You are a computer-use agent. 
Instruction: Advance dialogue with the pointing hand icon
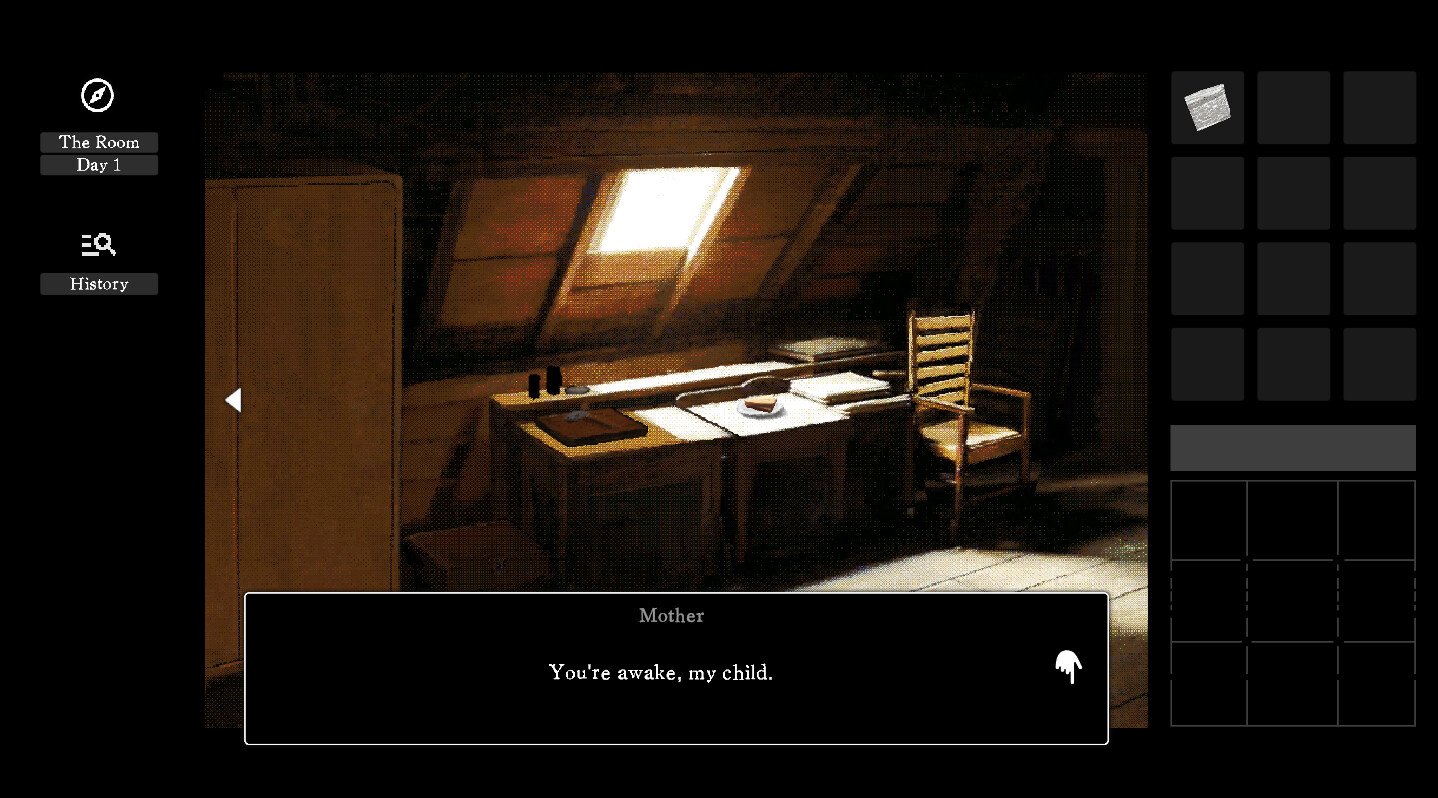pos(1068,667)
